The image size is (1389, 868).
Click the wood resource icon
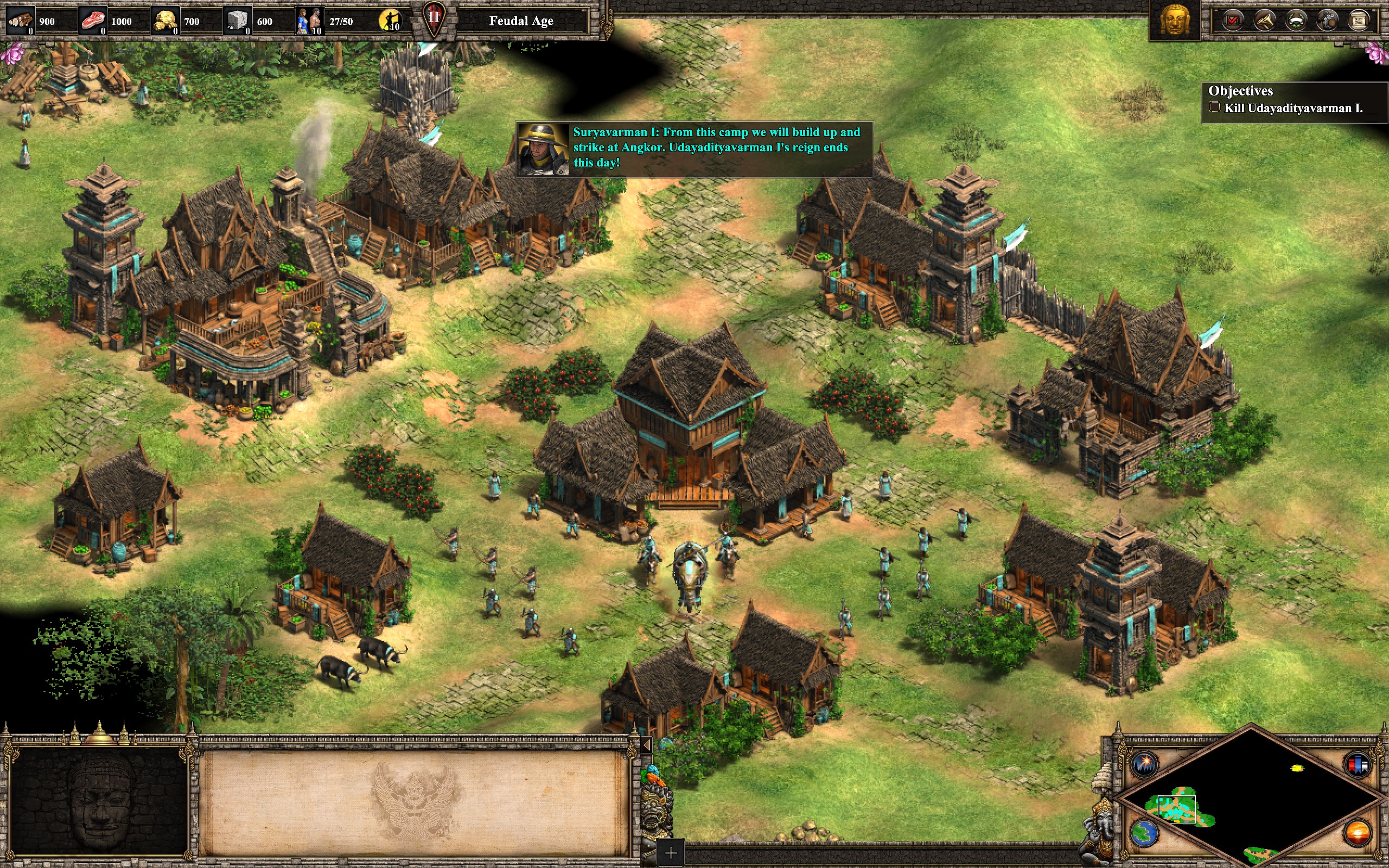coord(21,21)
